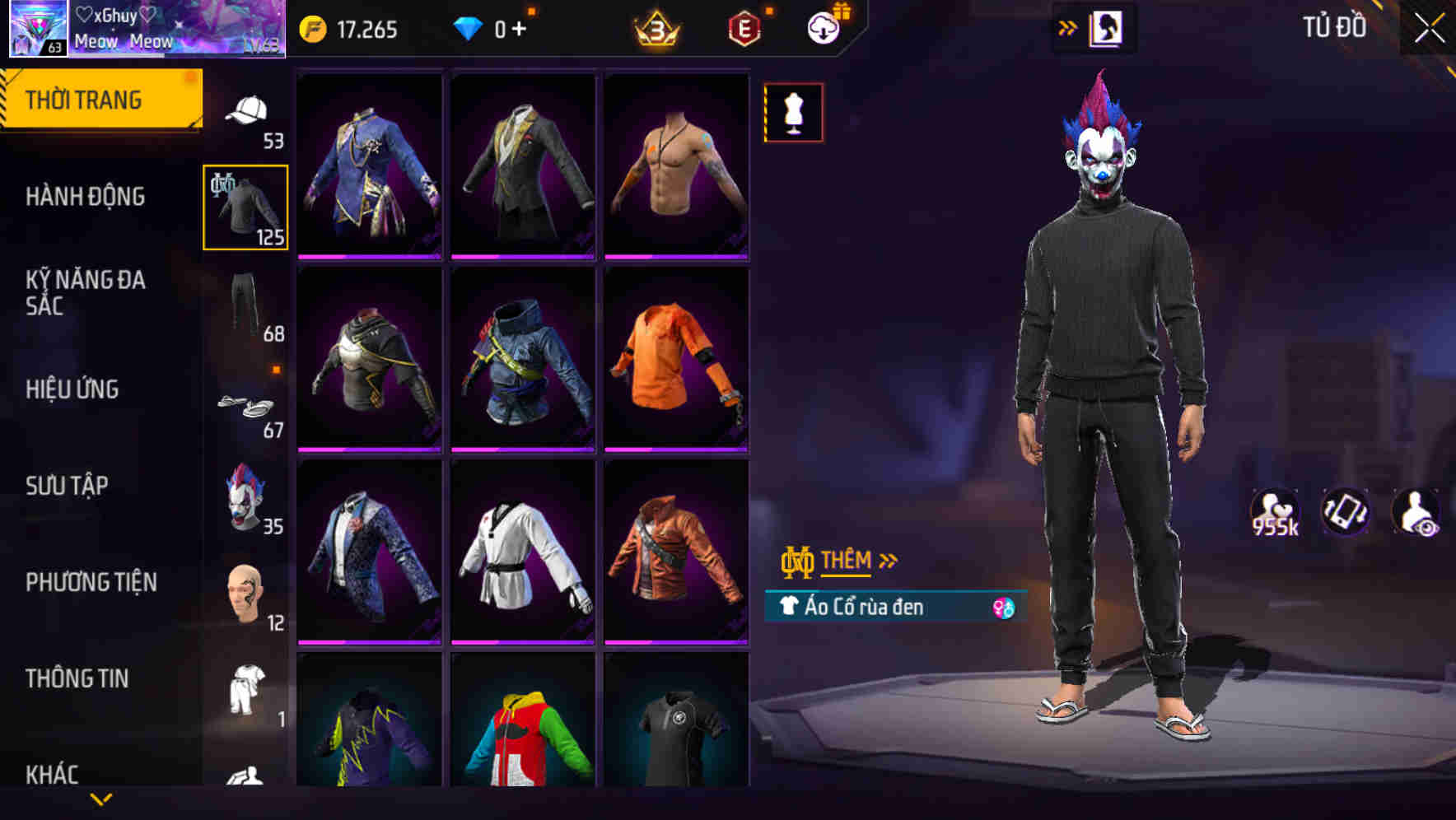Image resolution: width=1456 pixels, height=820 pixels.
Task: Collapse the side panel using the double chevrons
Action: click(1068, 26)
